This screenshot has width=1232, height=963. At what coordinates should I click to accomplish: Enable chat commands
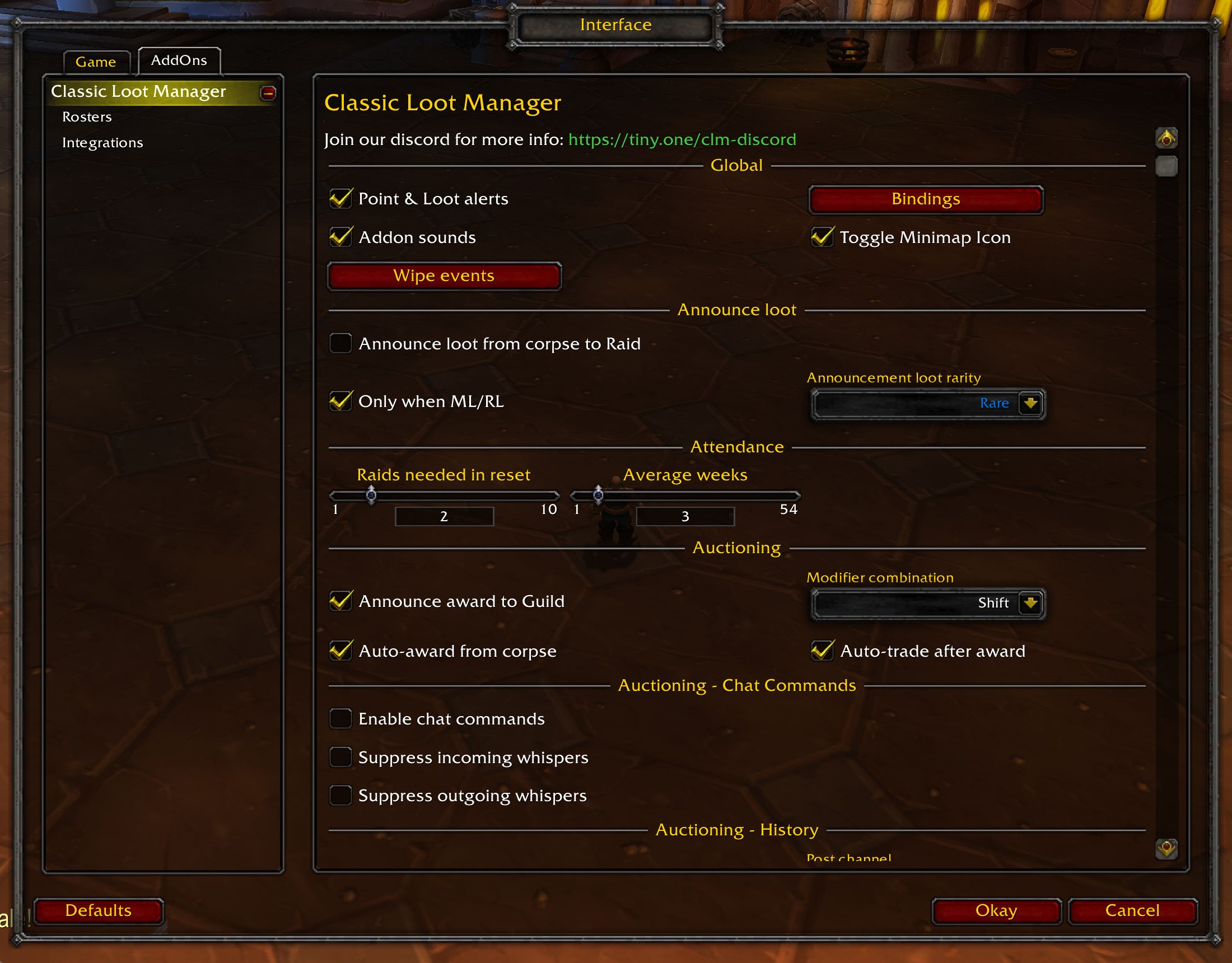pos(340,718)
